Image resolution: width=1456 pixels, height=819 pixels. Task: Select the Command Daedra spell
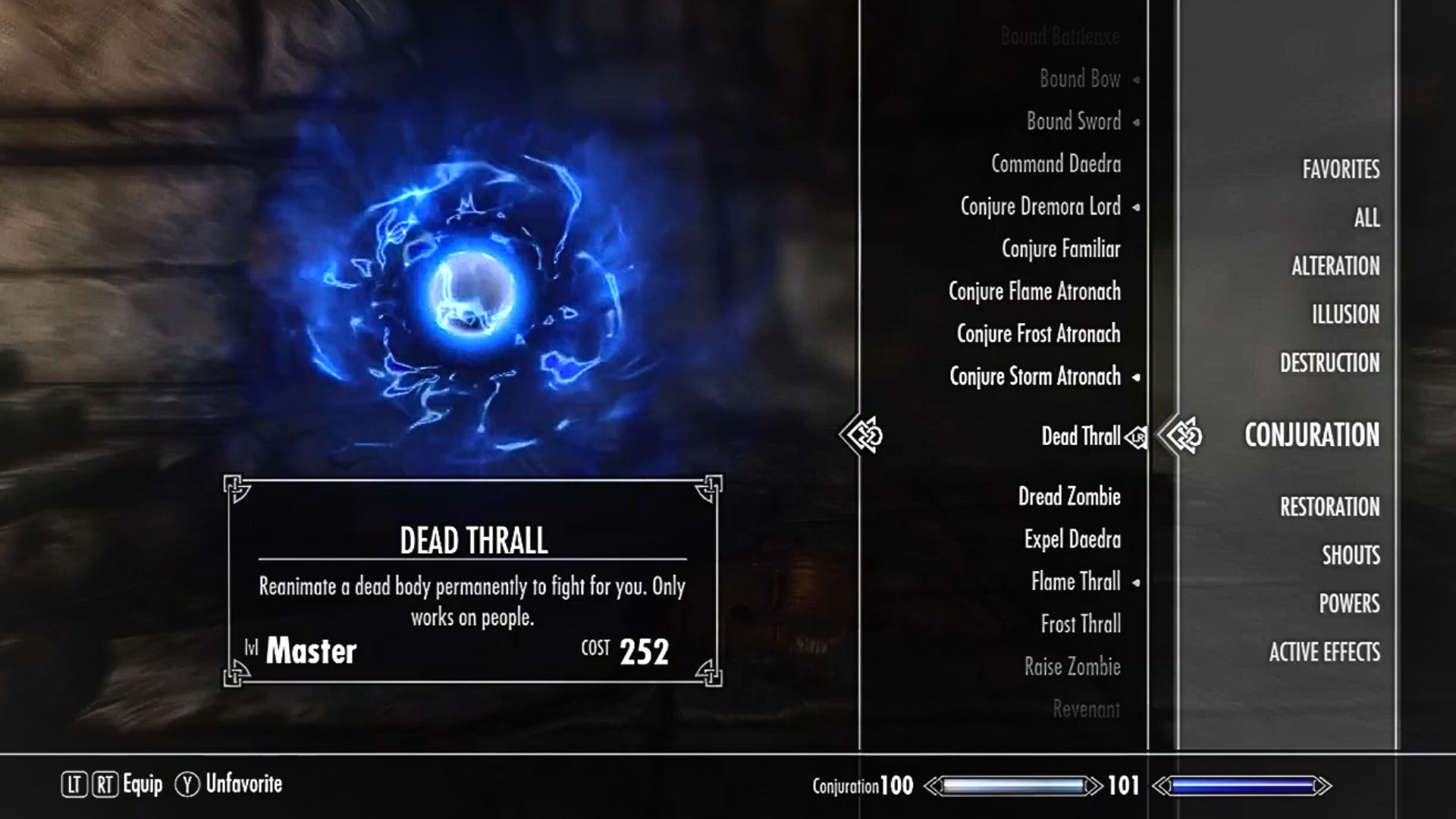coord(1056,164)
